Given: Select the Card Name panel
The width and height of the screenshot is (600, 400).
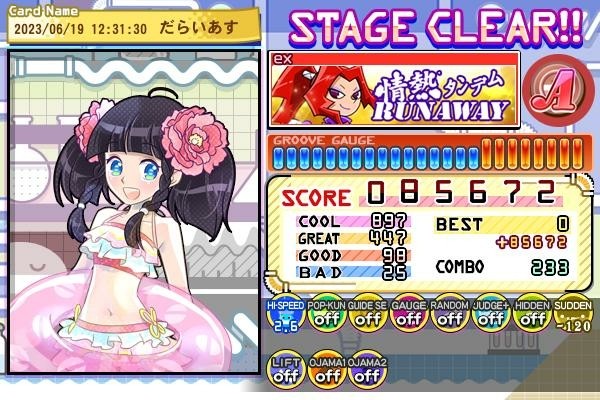Looking at the screenshot, I should coord(130,23).
